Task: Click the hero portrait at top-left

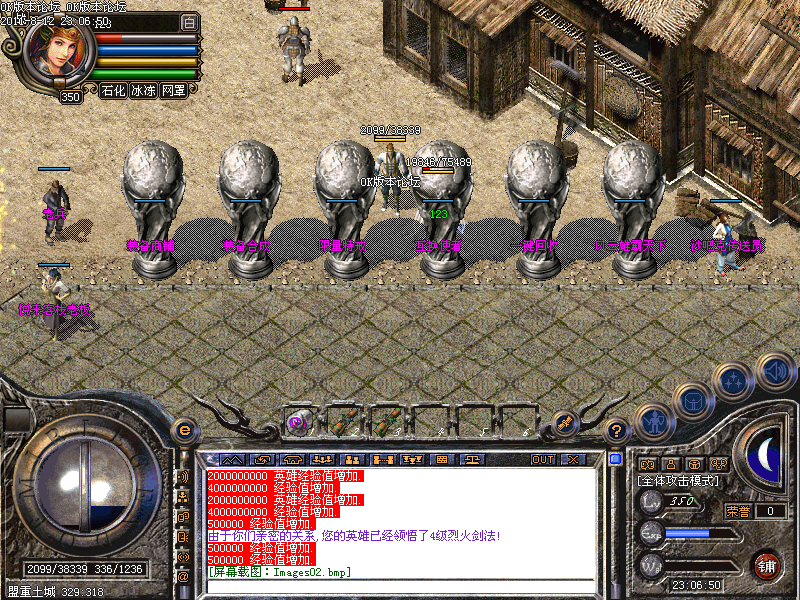Action: tap(60, 50)
